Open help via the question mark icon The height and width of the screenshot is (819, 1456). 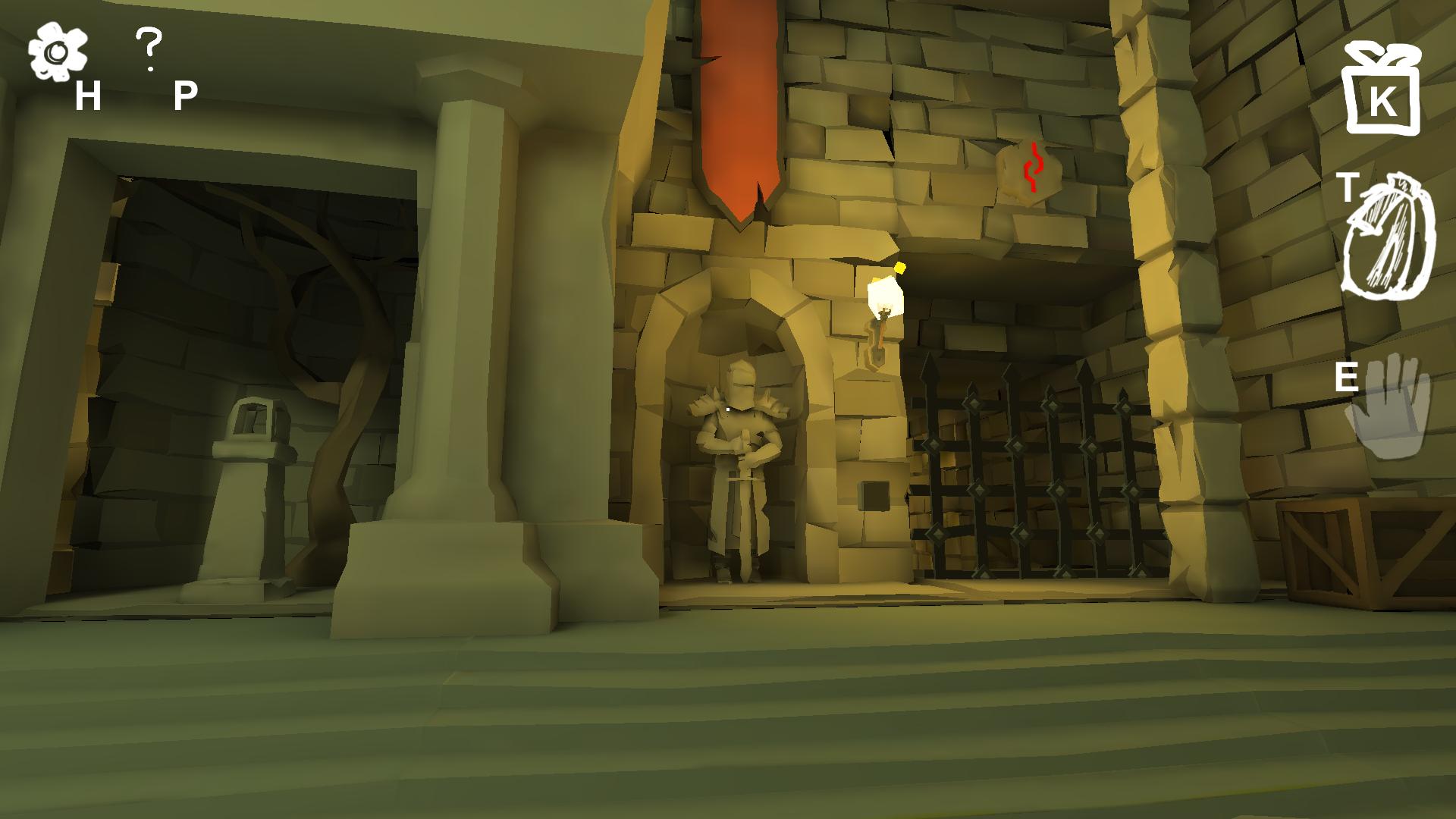(x=149, y=45)
